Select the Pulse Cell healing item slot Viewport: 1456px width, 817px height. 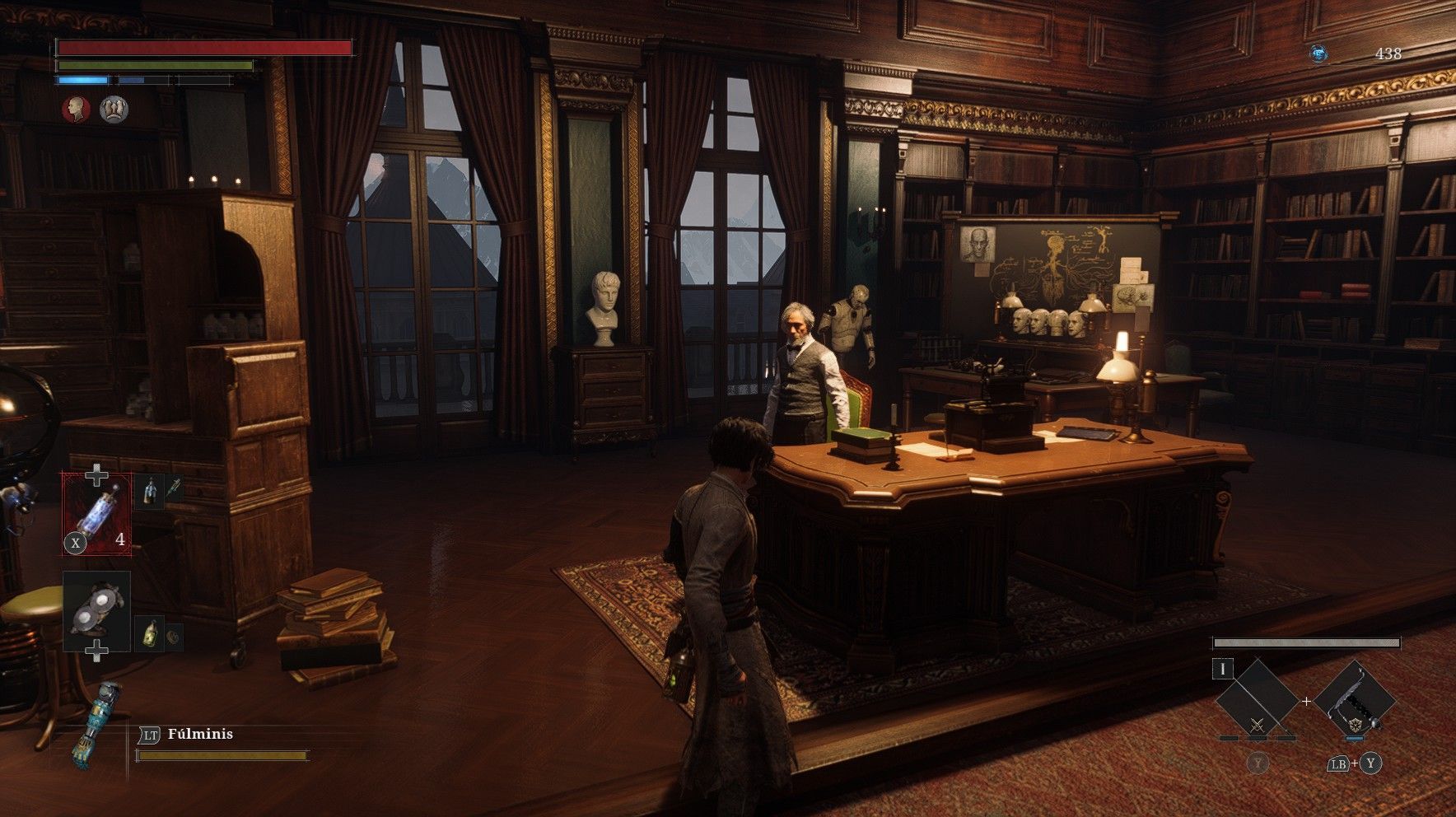pyautogui.click(x=96, y=514)
